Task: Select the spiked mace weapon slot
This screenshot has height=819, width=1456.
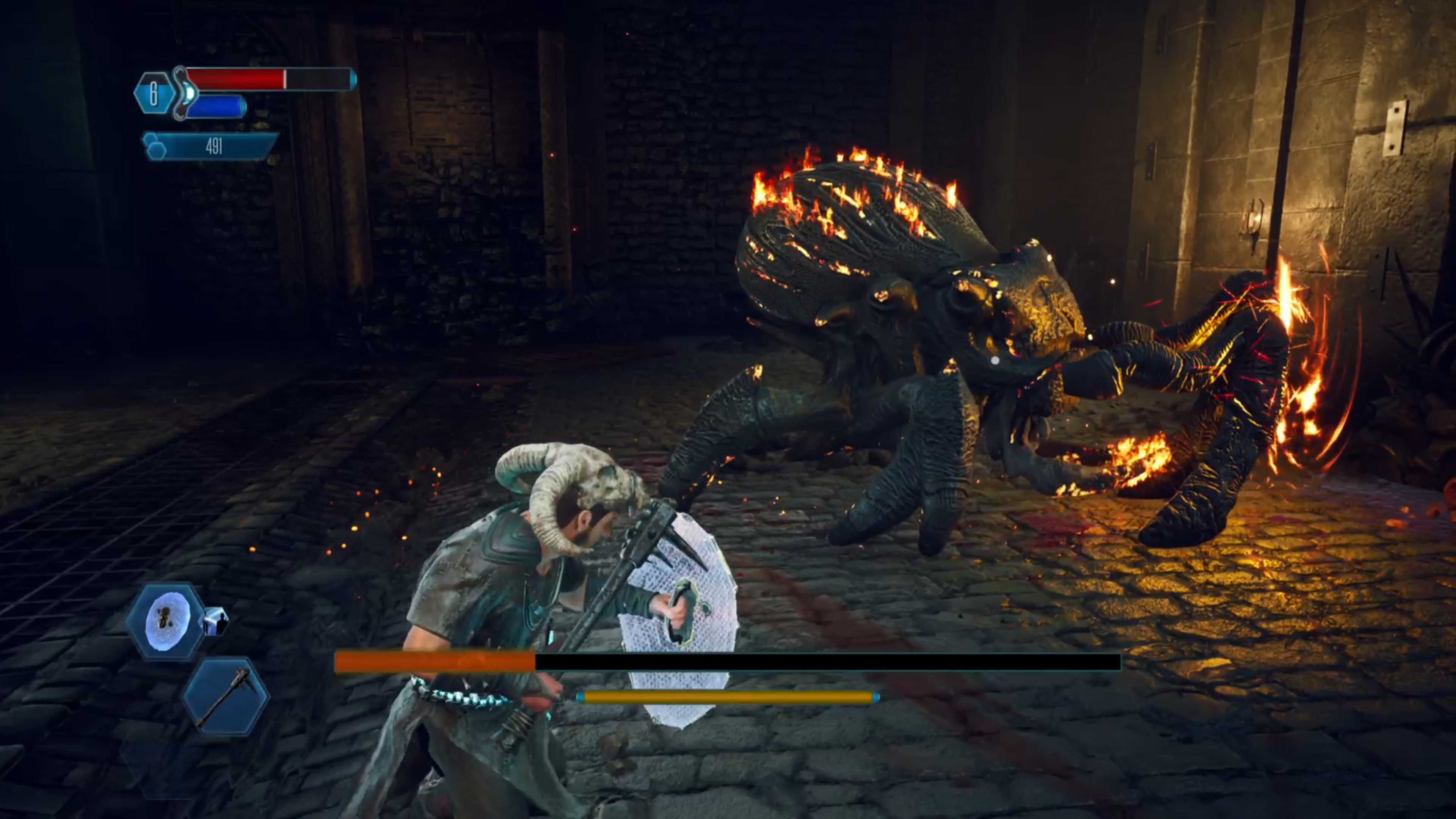Action: [x=226, y=697]
